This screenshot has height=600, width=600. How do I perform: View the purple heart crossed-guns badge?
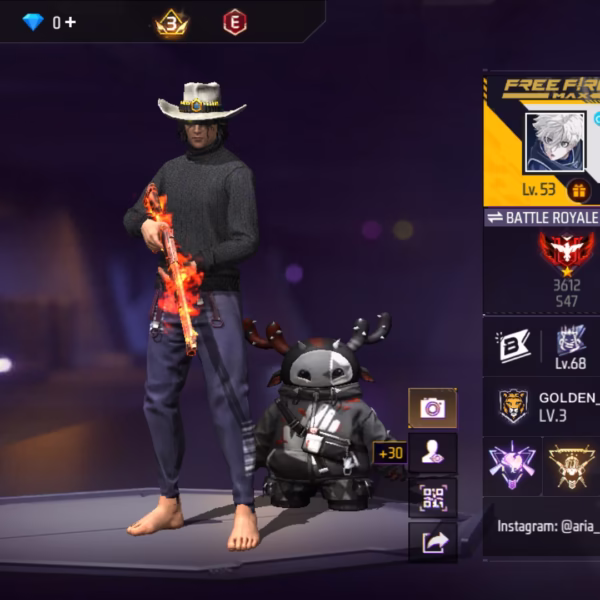[512, 464]
